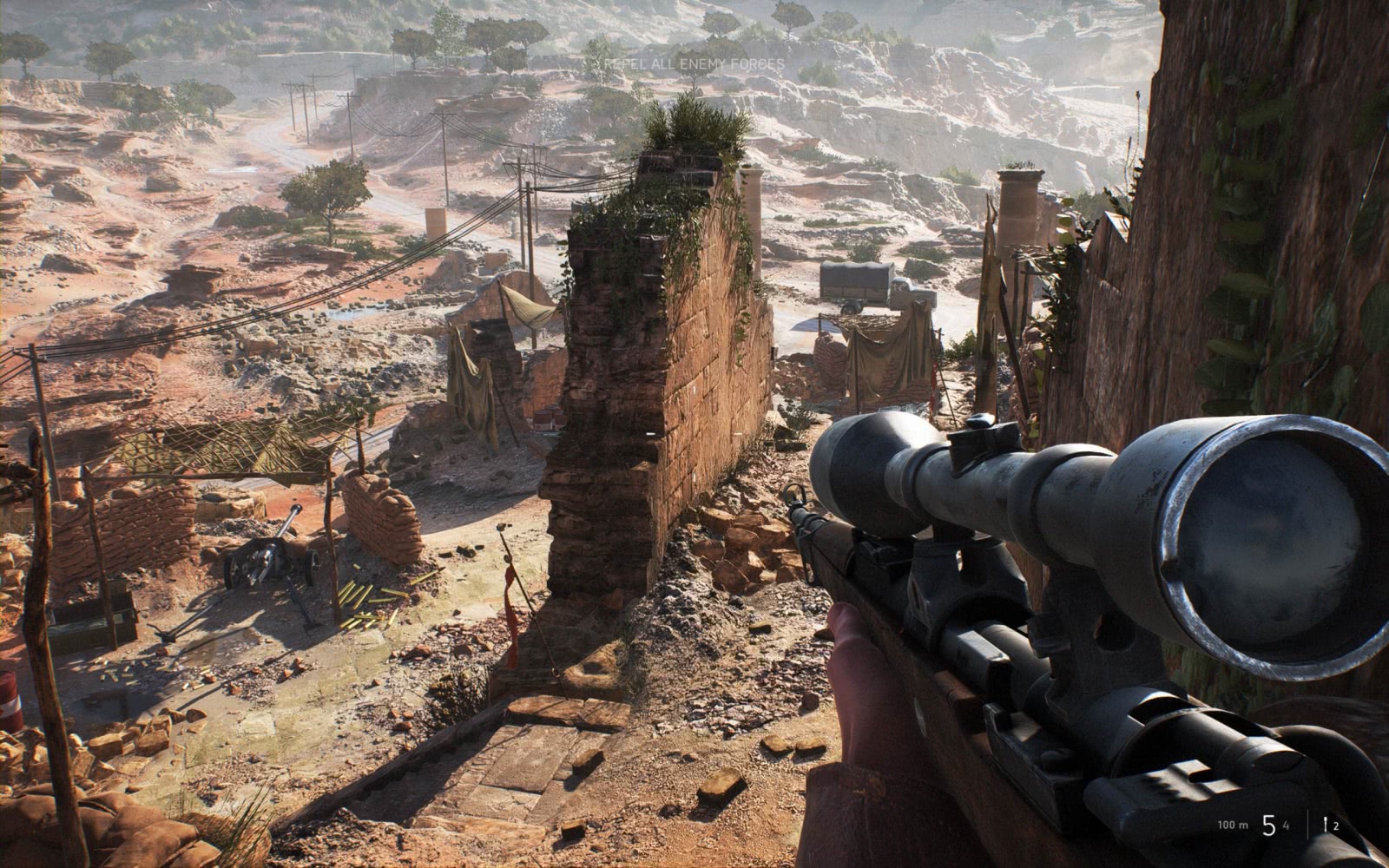Click the 'Repel All Enemy Forces' objective text
This screenshot has width=1389, height=868.
[x=694, y=64]
